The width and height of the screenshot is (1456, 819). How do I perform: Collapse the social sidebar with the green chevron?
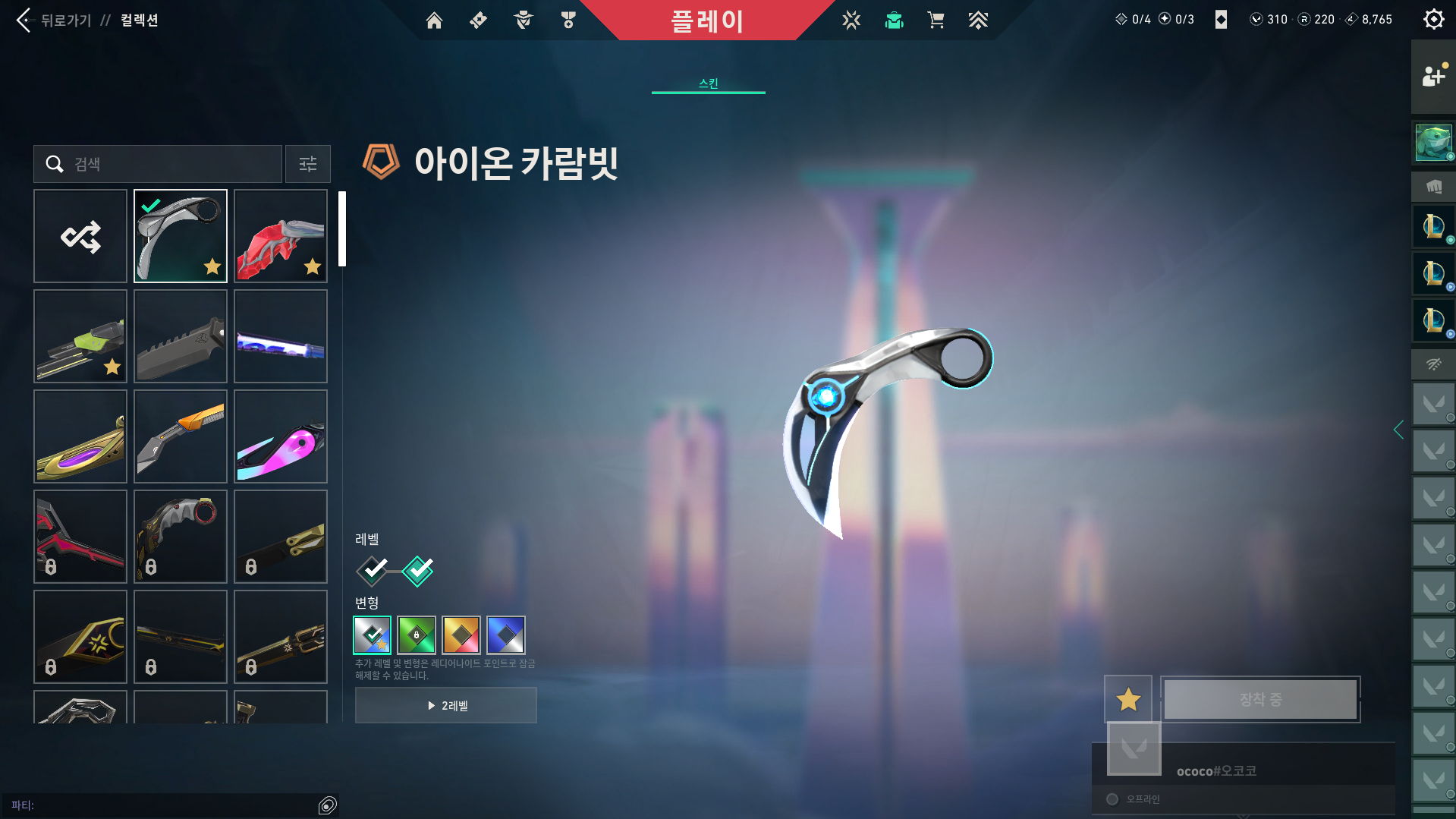[x=1398, y=430]
